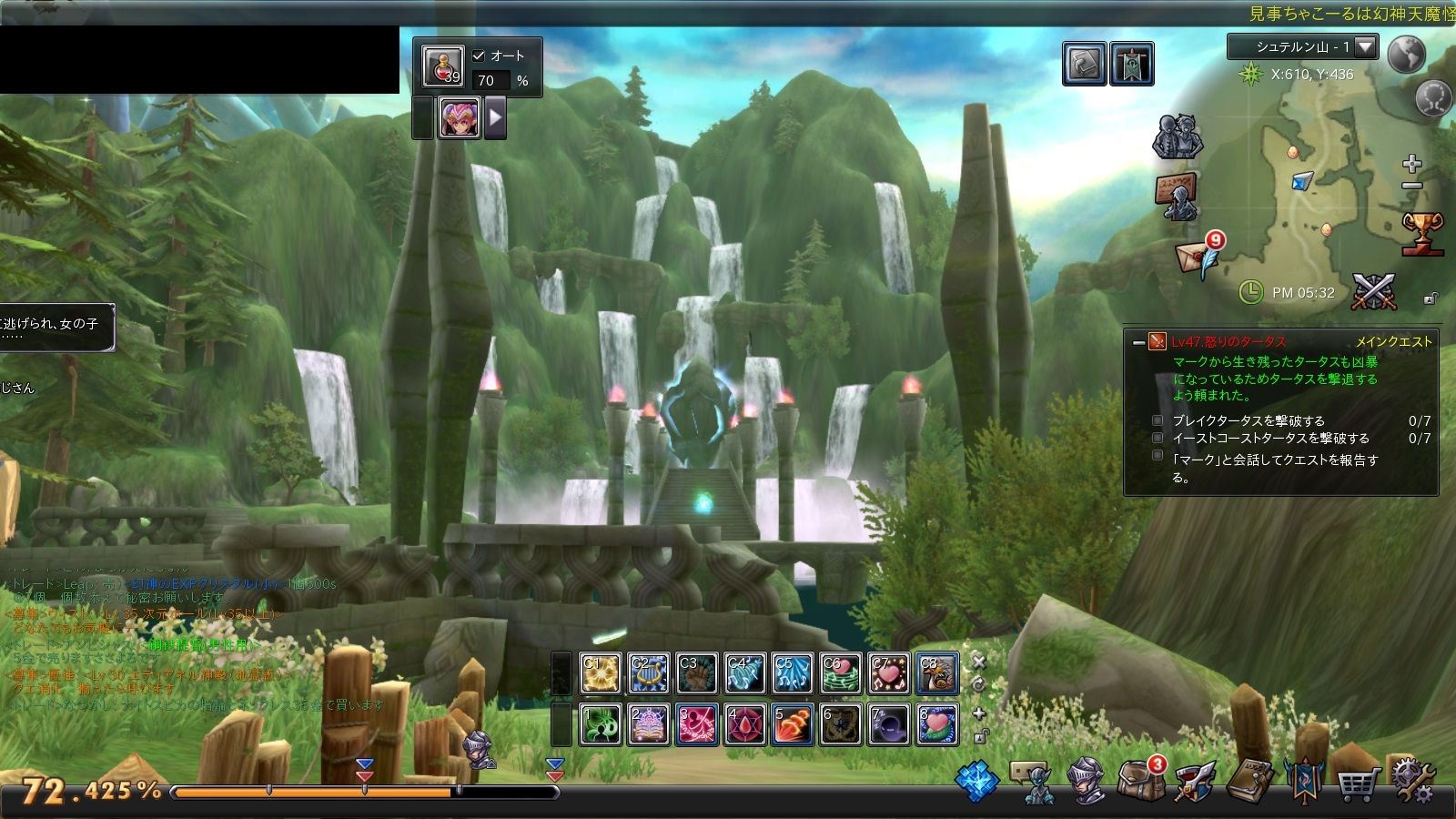
Task: Zoom out the minimap with minus button
Action: (1411, 187)
